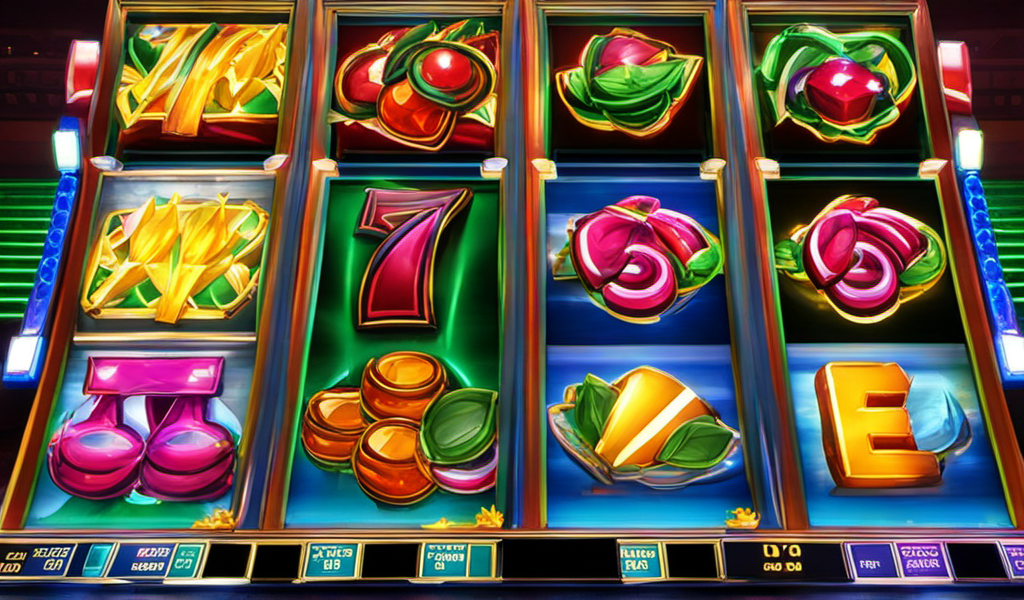Click the dark indigo button beside the purple one
Image resolution: width=1024 pixels, height=600 pixels.
pyautogui.click(x=870, y=561)
